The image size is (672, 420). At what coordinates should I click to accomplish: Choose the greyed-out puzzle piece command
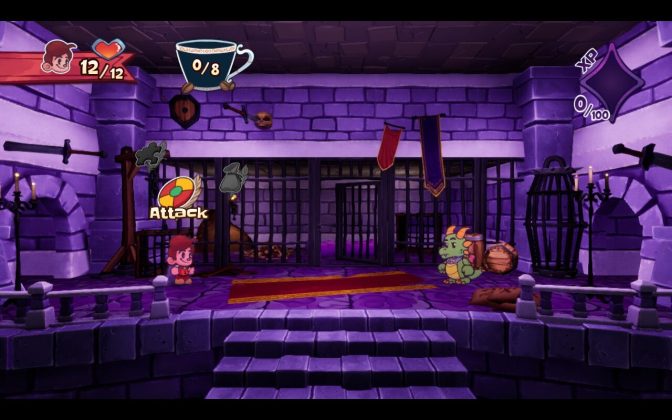(x=153, y=153)
